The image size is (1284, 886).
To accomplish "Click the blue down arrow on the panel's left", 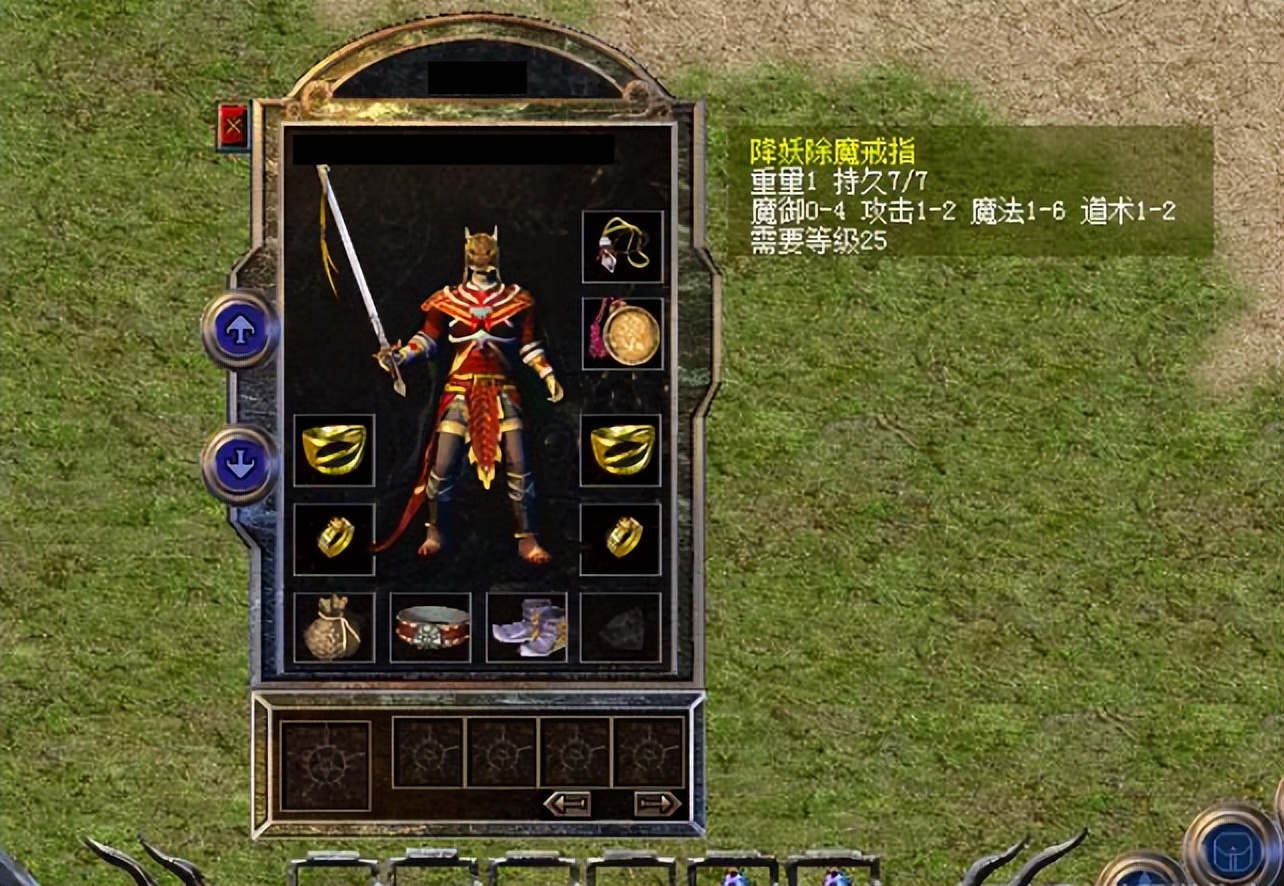I will 239,463.
